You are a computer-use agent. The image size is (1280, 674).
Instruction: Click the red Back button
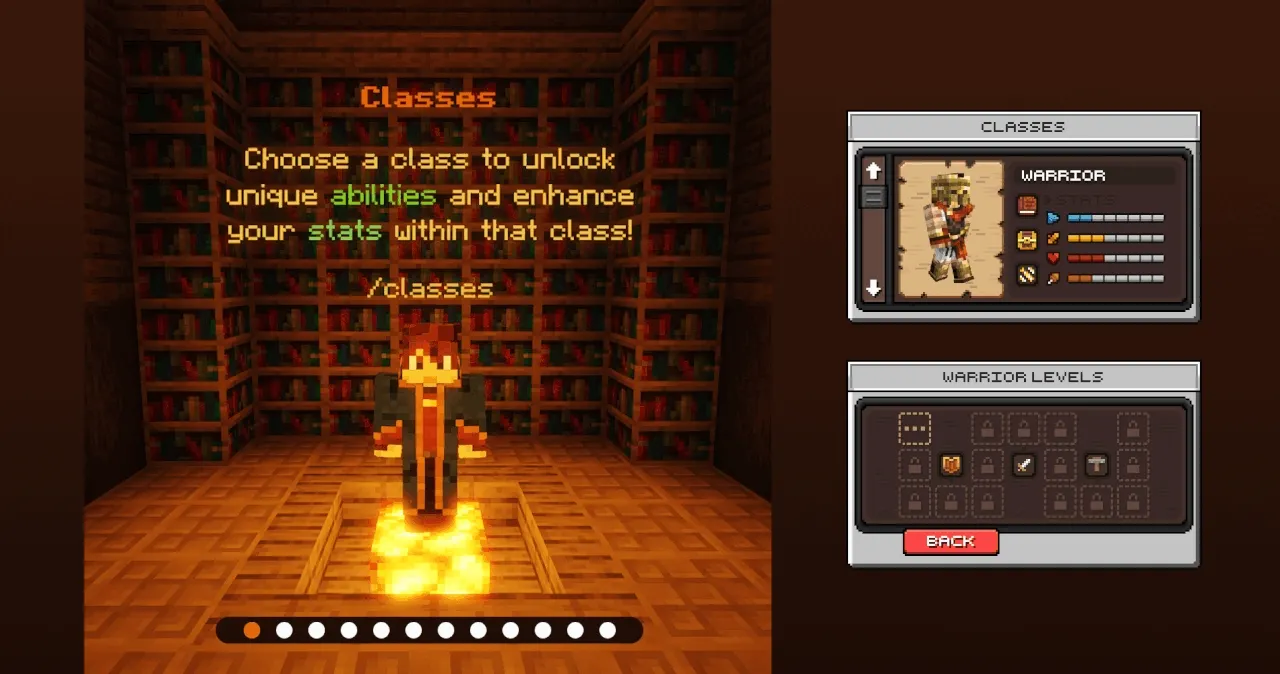(x=950, y=541)
